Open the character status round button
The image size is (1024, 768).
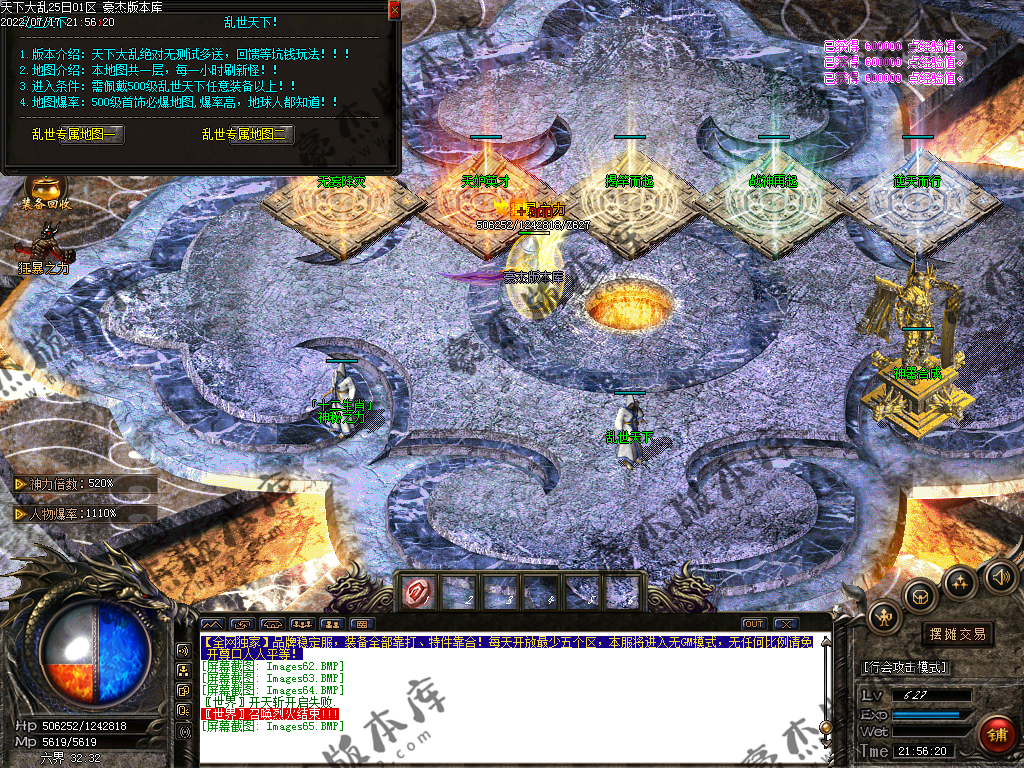pyautogui.click(x=886, y=617)
